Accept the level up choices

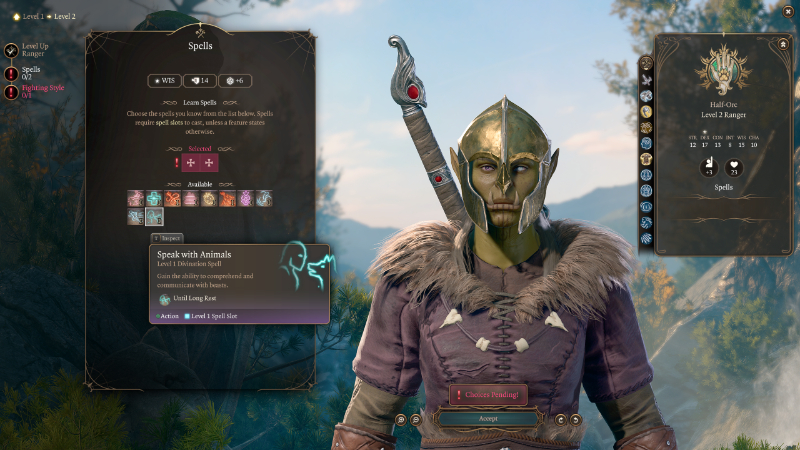coord(488,419)
